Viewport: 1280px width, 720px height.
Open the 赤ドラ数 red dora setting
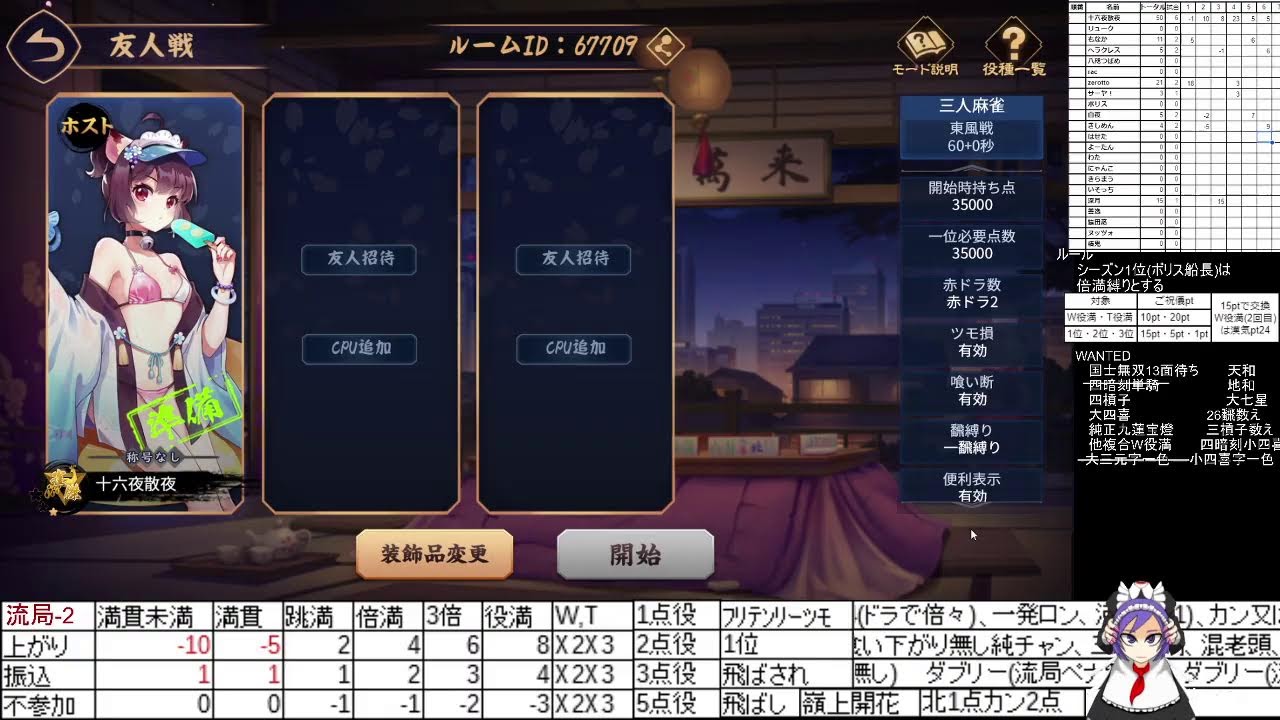(972, 293)
